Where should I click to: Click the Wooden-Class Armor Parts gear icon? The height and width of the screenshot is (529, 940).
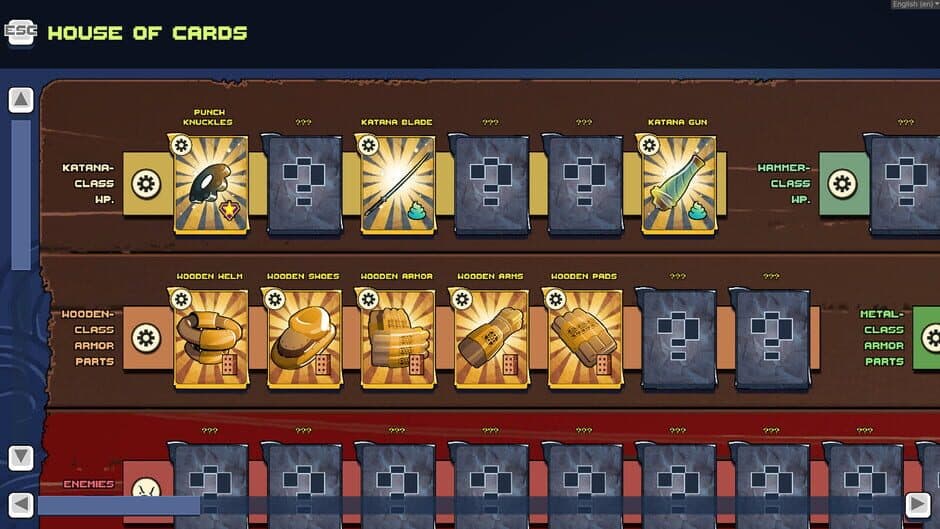146,338
